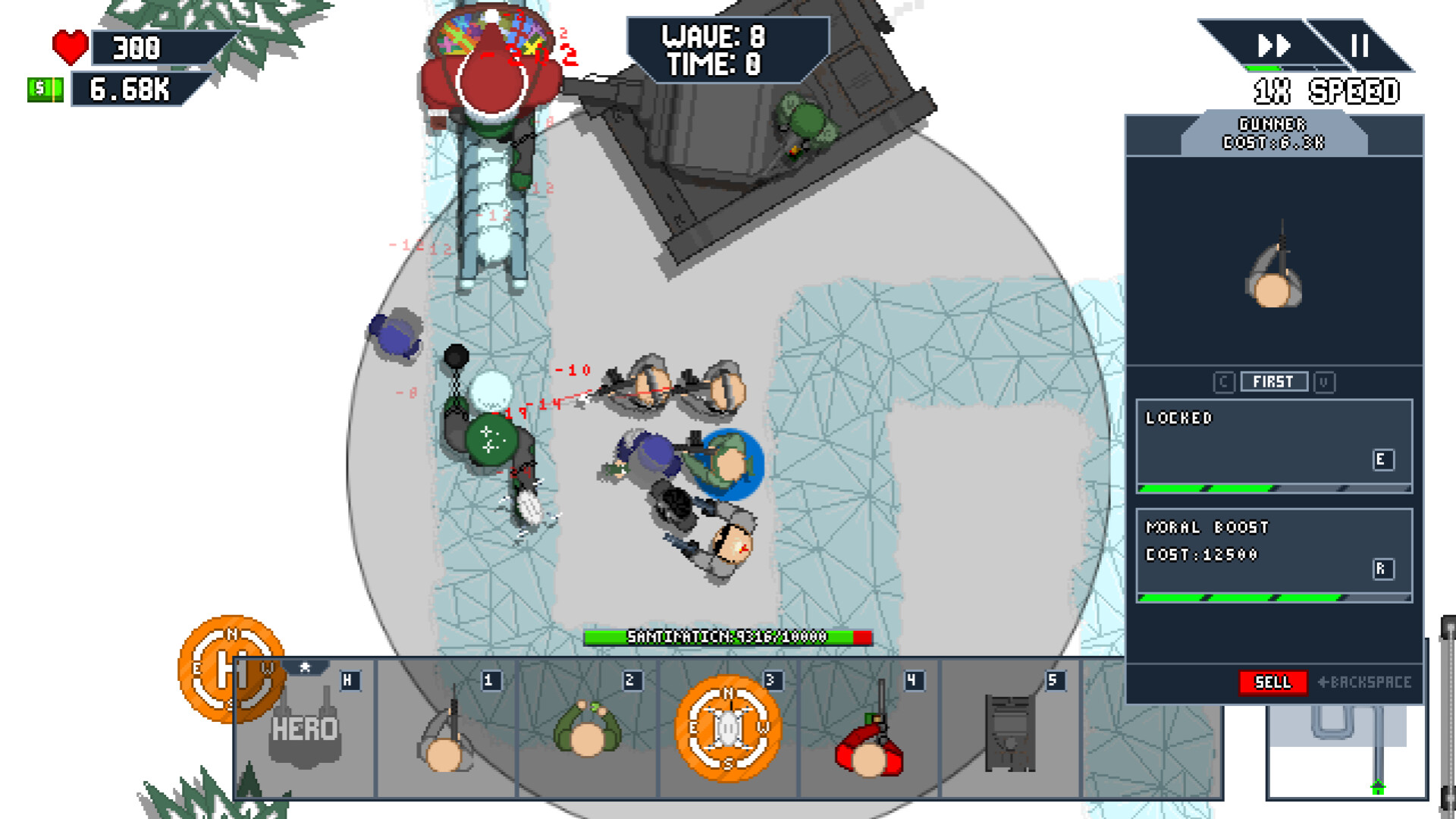
Task: Open the FIRST targeting mode selector
Action: (x=1276, y=381)
